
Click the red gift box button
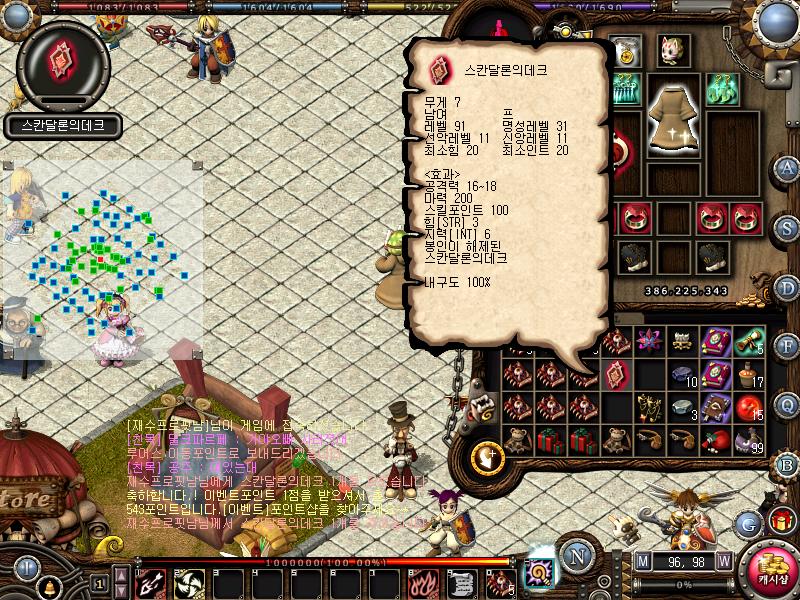pyautogui.click(x=782, y=521)
